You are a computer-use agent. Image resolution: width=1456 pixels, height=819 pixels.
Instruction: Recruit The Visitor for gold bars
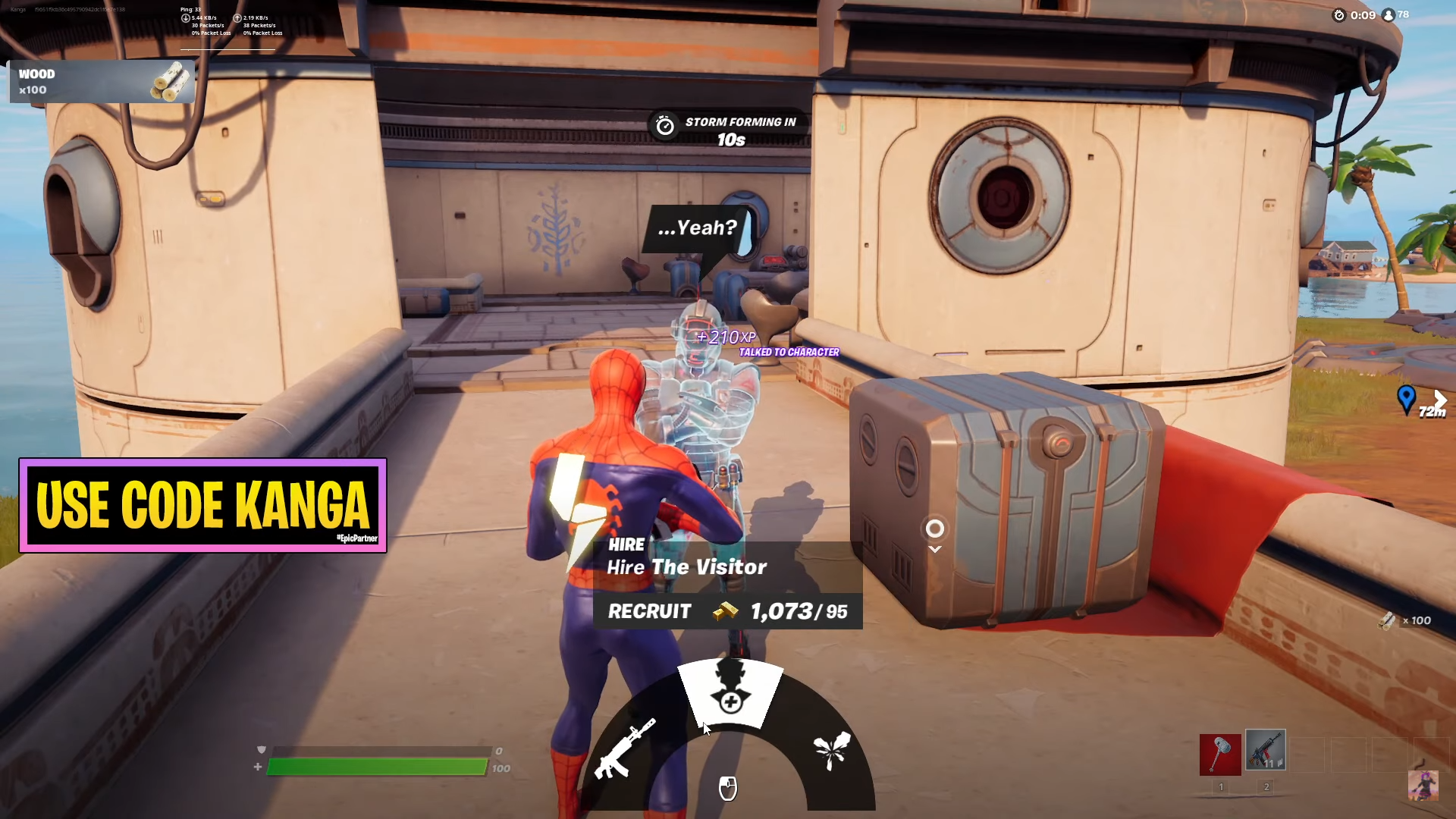[727, 611]
